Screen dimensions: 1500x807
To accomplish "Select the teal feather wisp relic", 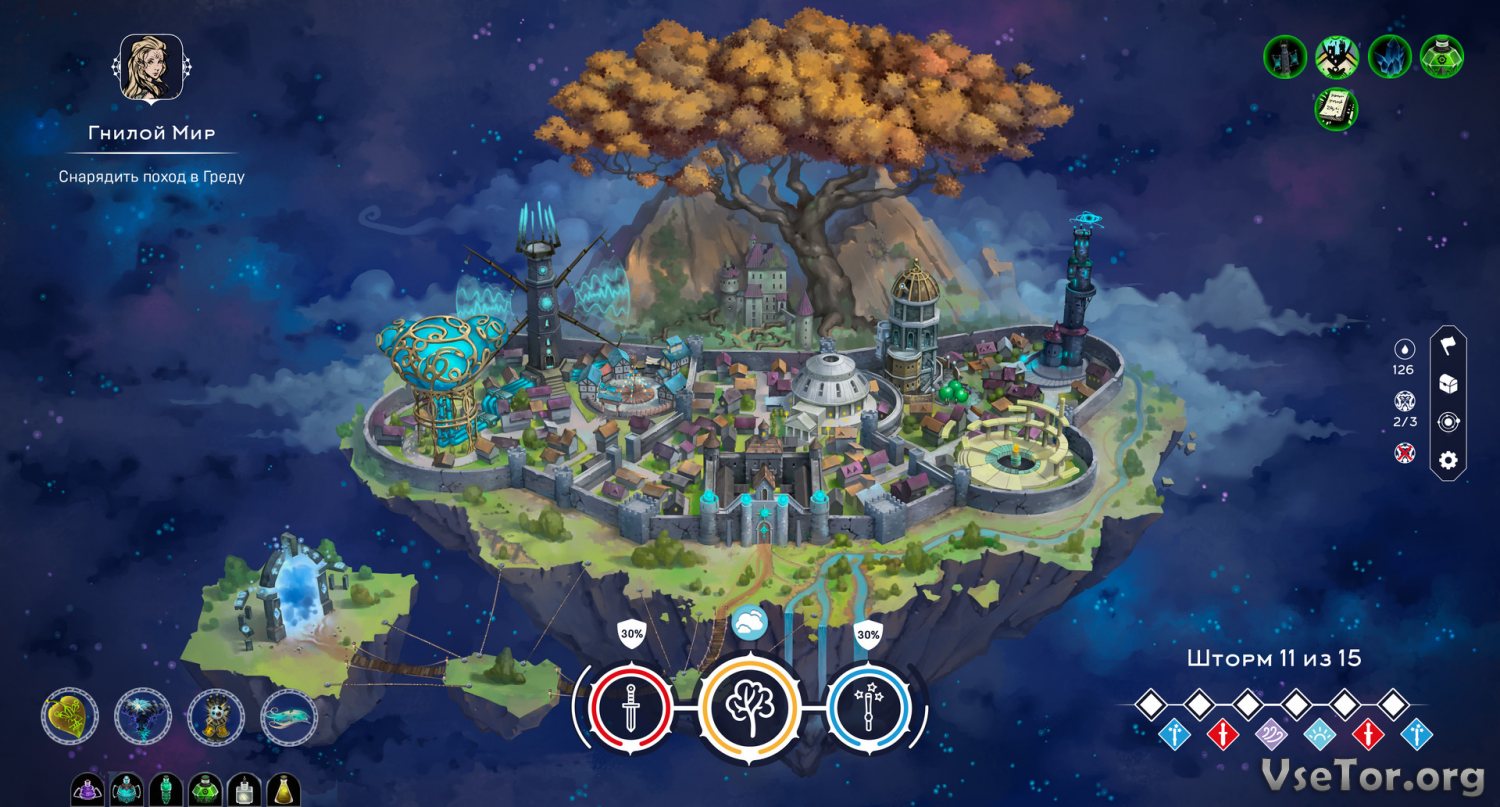I will (289, 716).
